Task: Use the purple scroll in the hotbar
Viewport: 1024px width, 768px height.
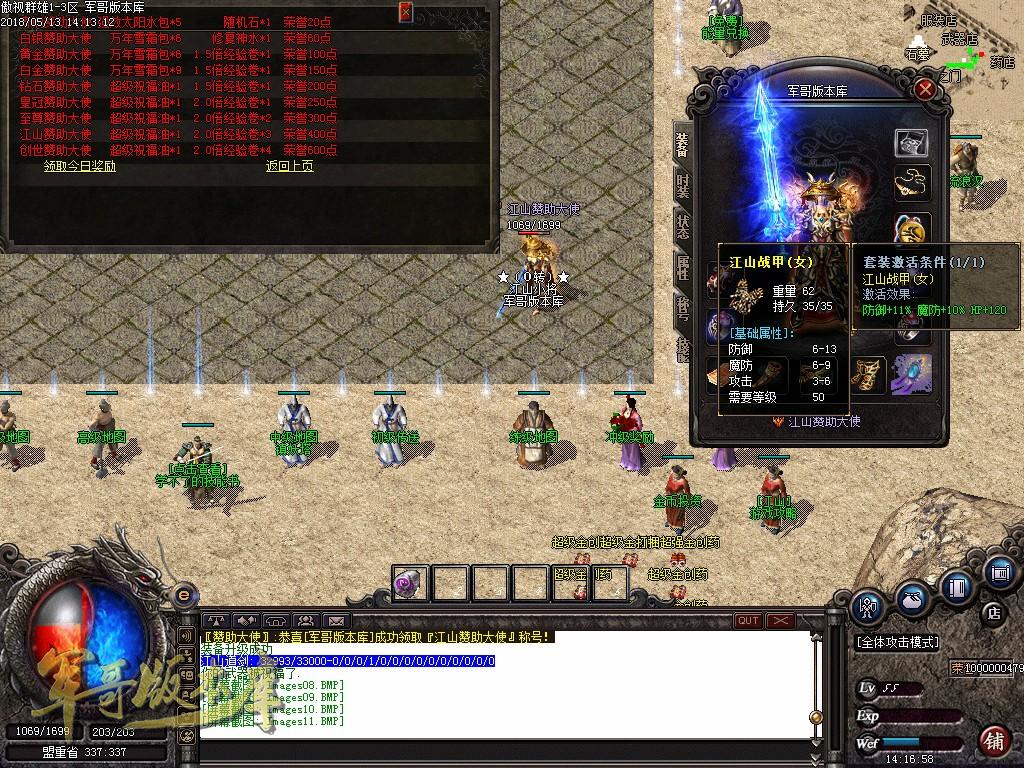Action: [409, 583]
